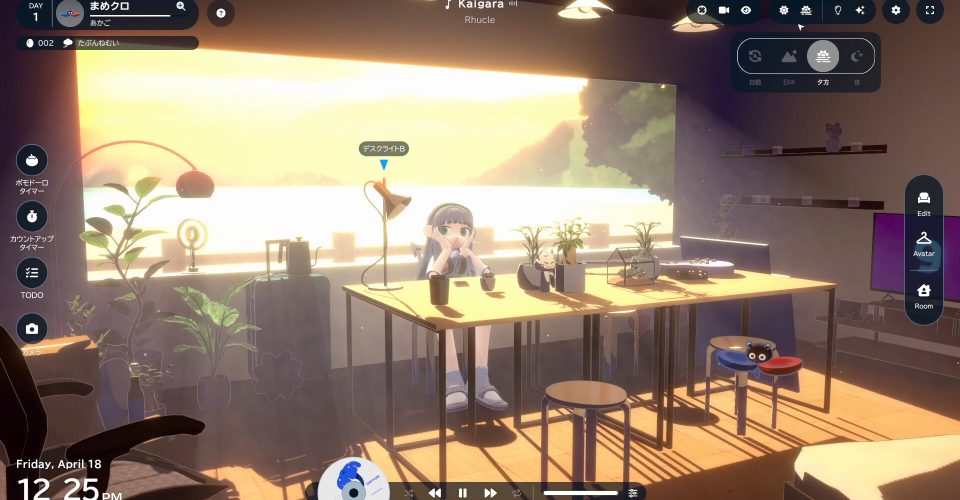Pause the music playback
Screen dimensions: 960x500
tap(462, 493)
